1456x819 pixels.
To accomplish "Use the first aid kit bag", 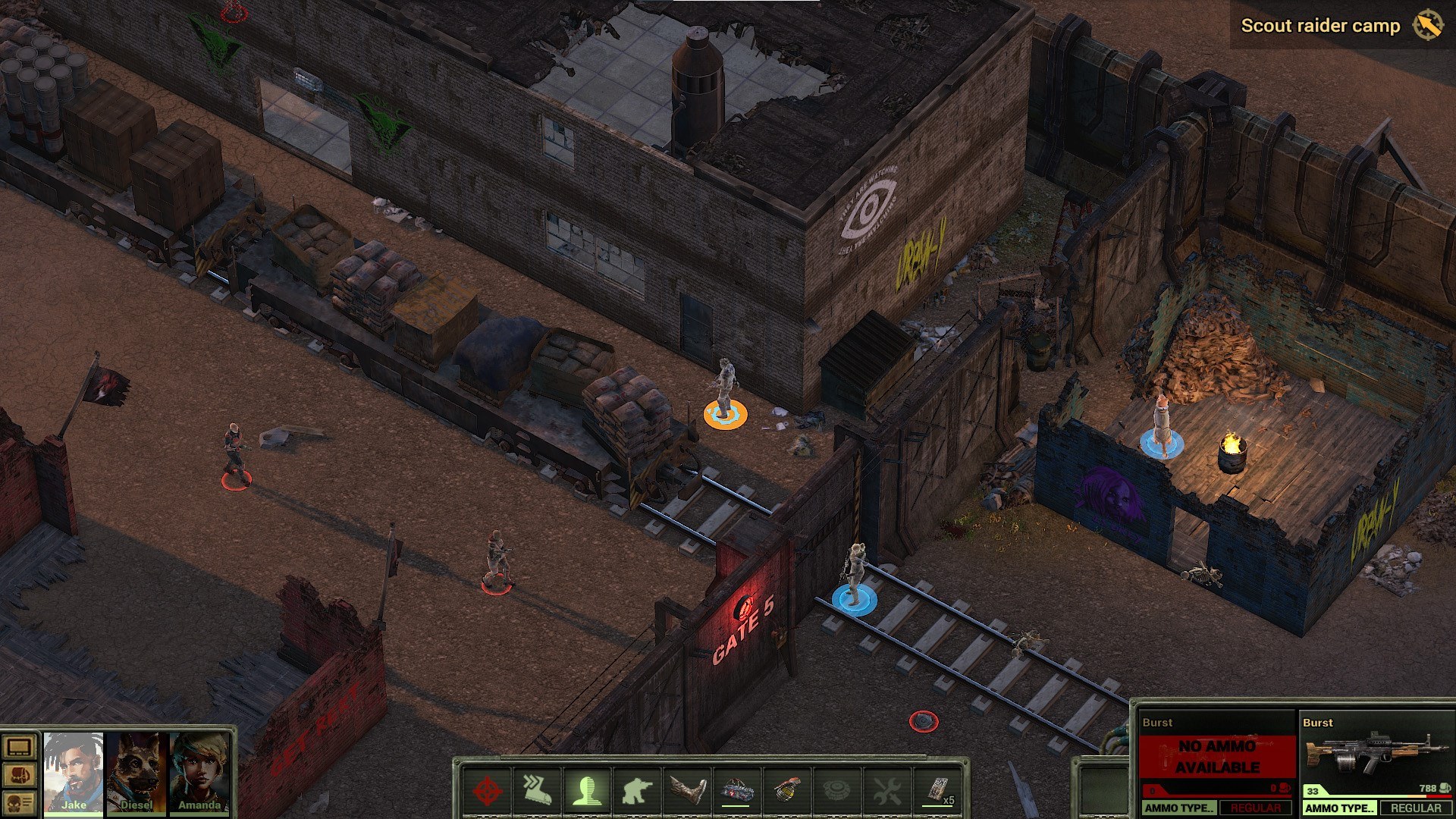I will (x=736, y=791).
